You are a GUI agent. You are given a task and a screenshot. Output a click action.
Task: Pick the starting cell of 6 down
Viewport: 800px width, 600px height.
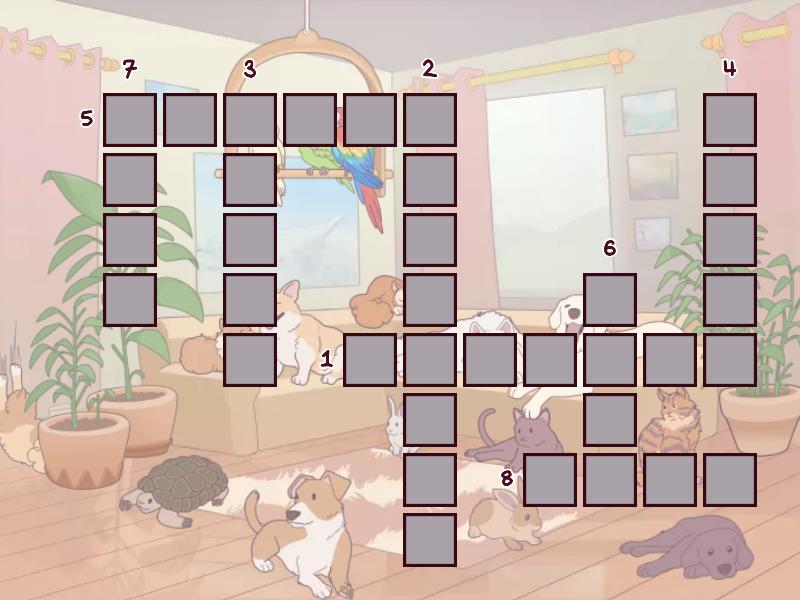[610, 300]
